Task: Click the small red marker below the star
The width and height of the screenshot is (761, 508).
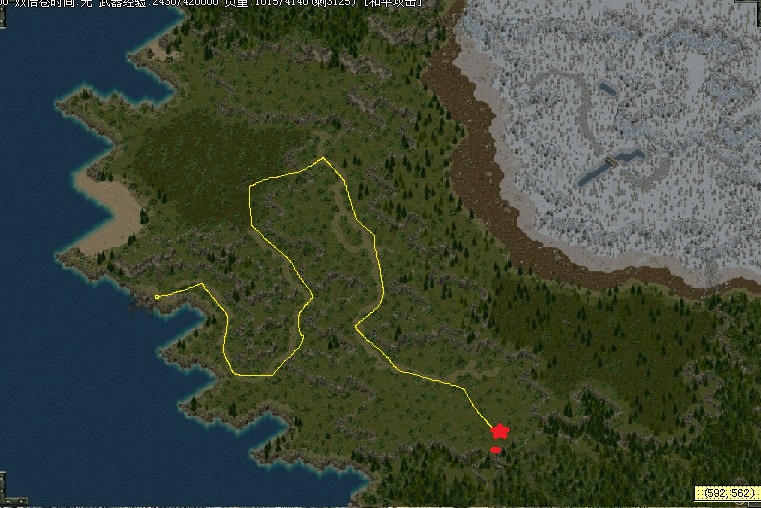Action: 495,451
